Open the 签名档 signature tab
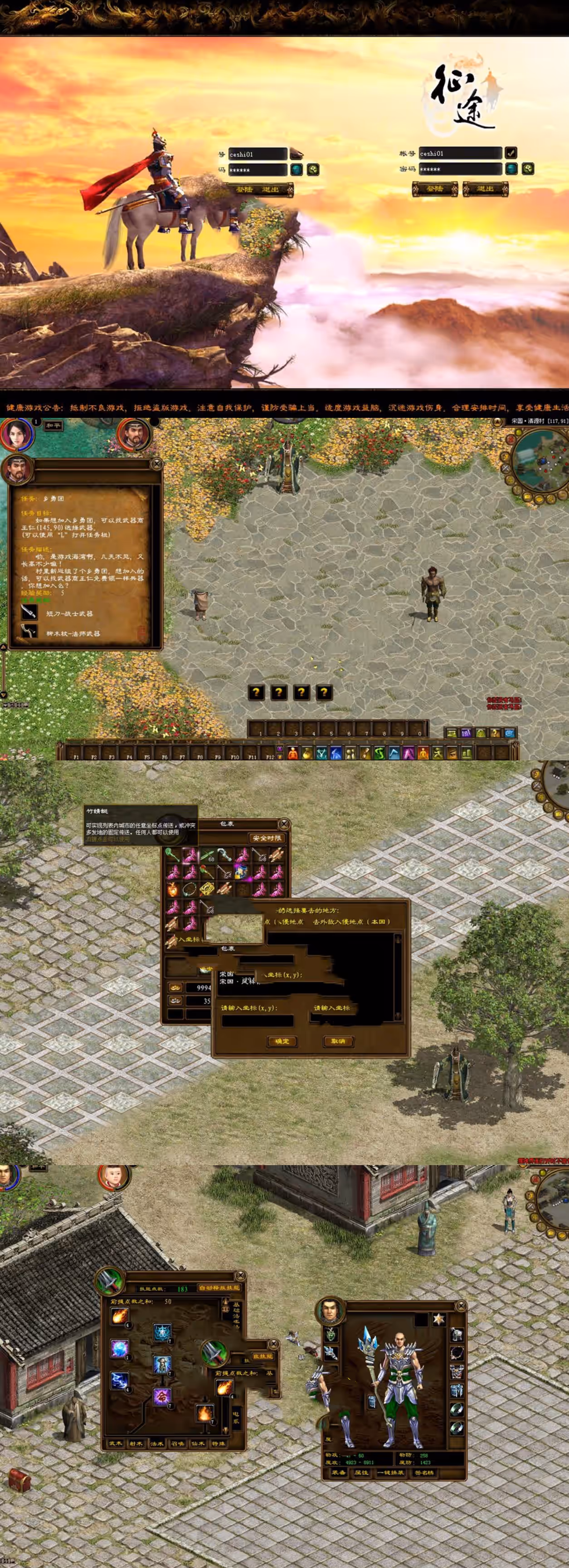Image resolution: width=569 pixels, height=1568 pixels. [423, 1472]
